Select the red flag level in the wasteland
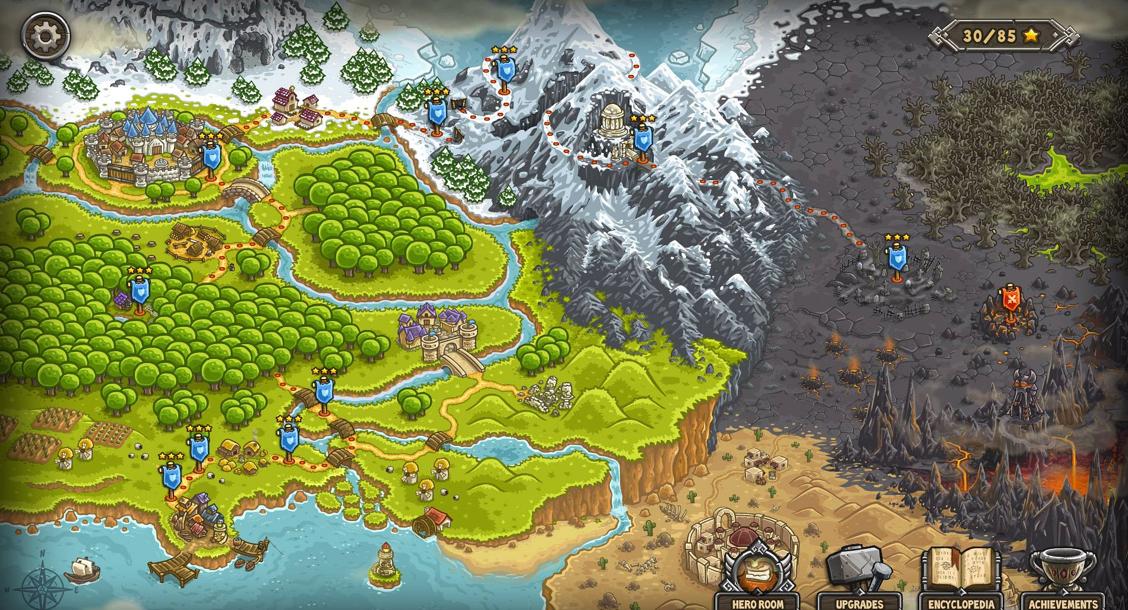The height and width of the screenshot is (610, 1128). [x=1011, y=300]
